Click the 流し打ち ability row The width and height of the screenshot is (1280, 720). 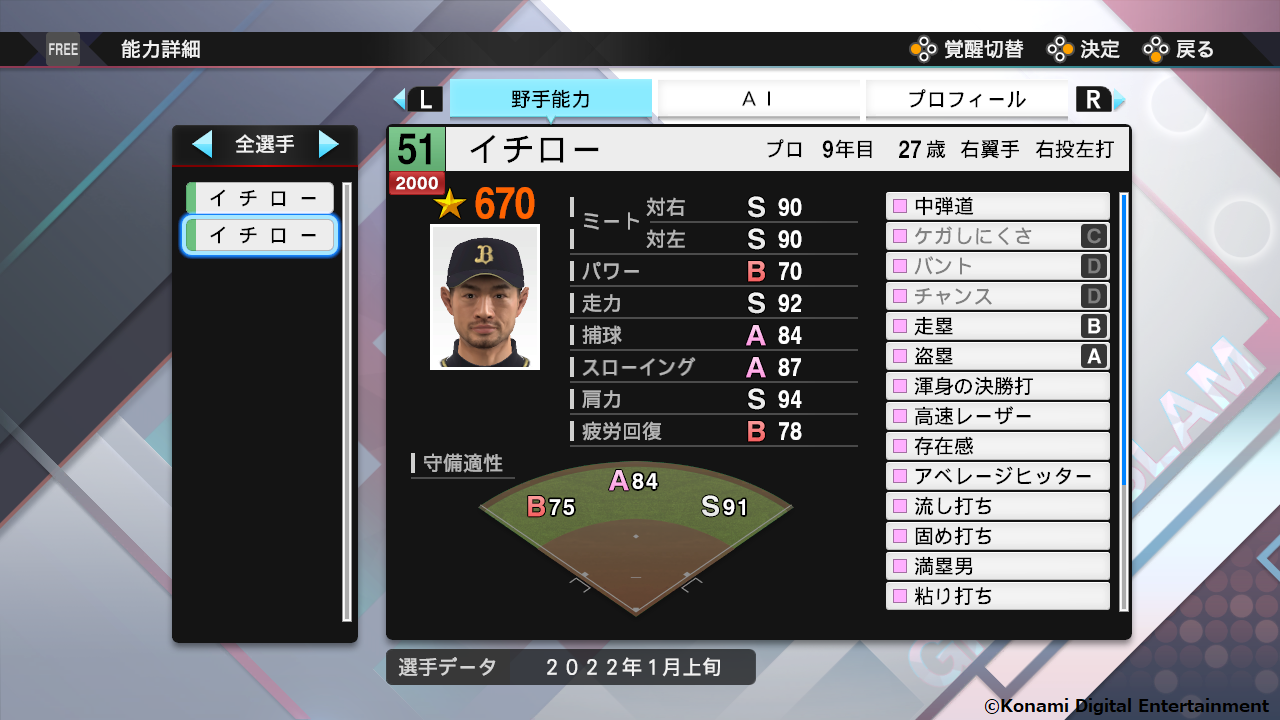(x=997, y=506)
